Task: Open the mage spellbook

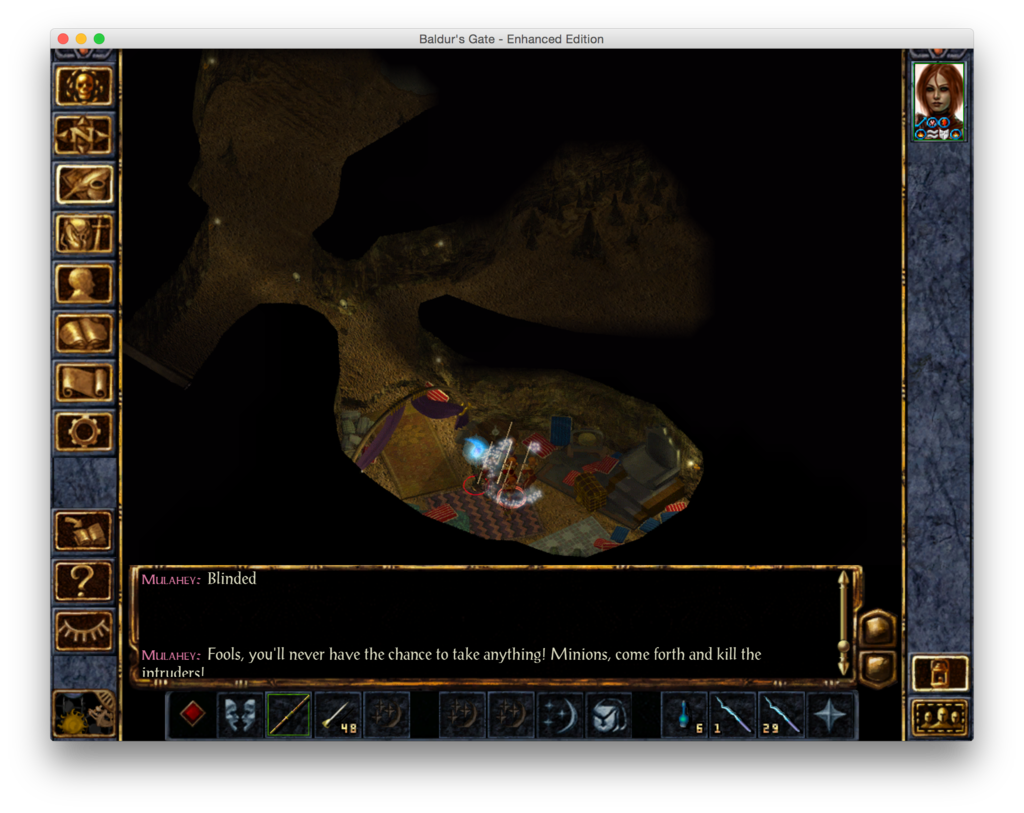Action: tap(84, 332)
